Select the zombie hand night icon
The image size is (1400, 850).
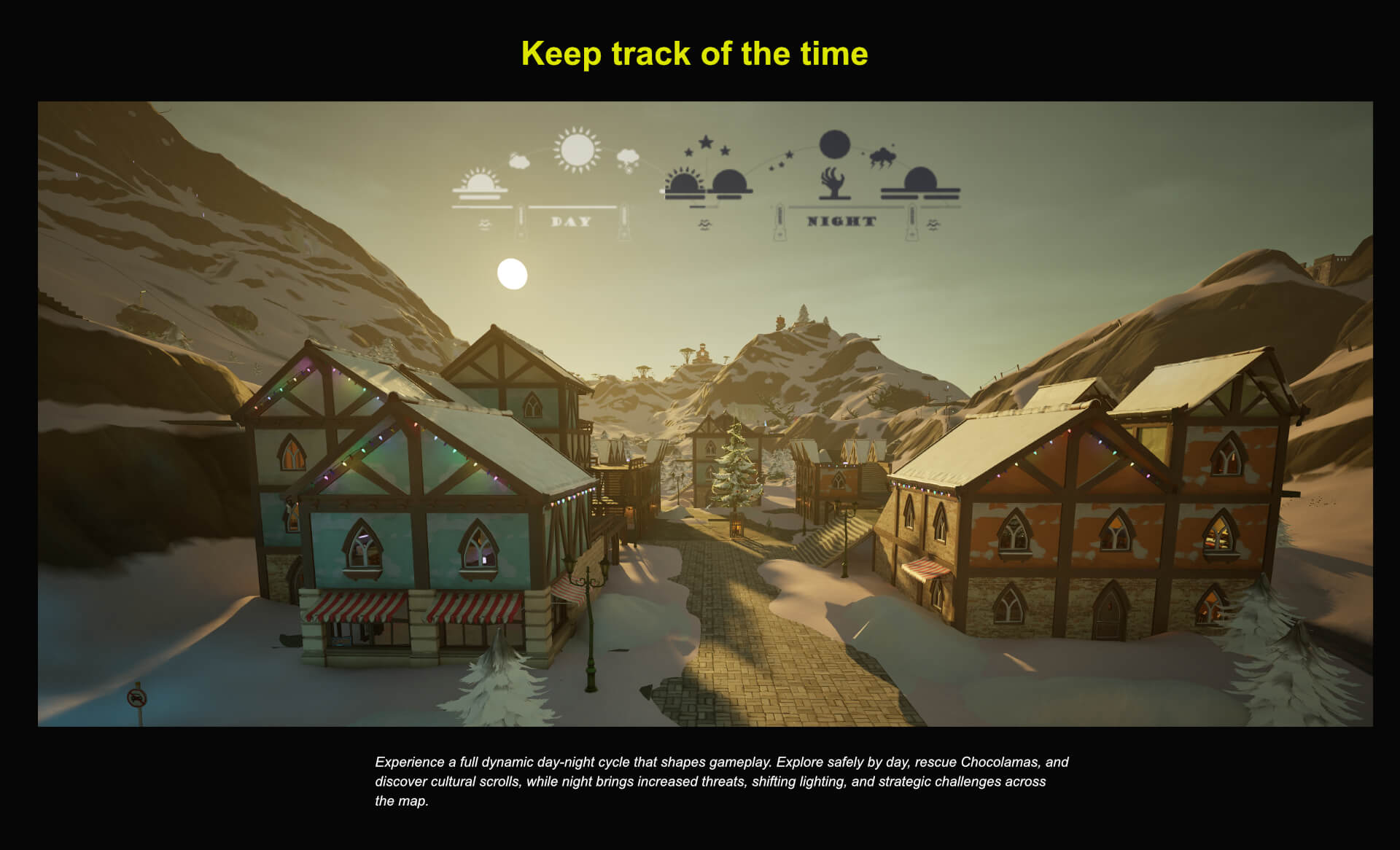point(833,183)
